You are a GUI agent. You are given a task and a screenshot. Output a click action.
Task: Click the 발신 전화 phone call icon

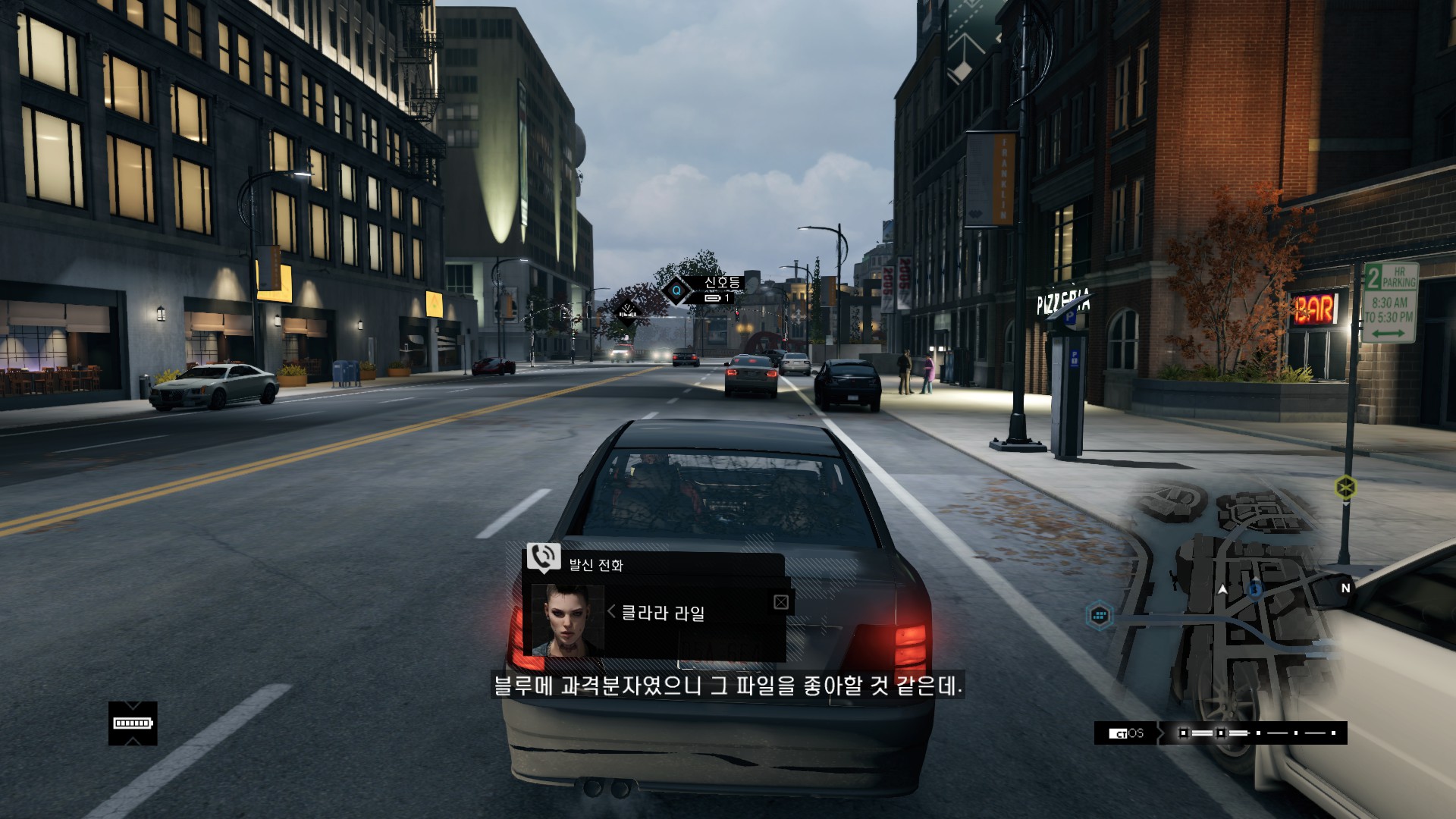543,558
